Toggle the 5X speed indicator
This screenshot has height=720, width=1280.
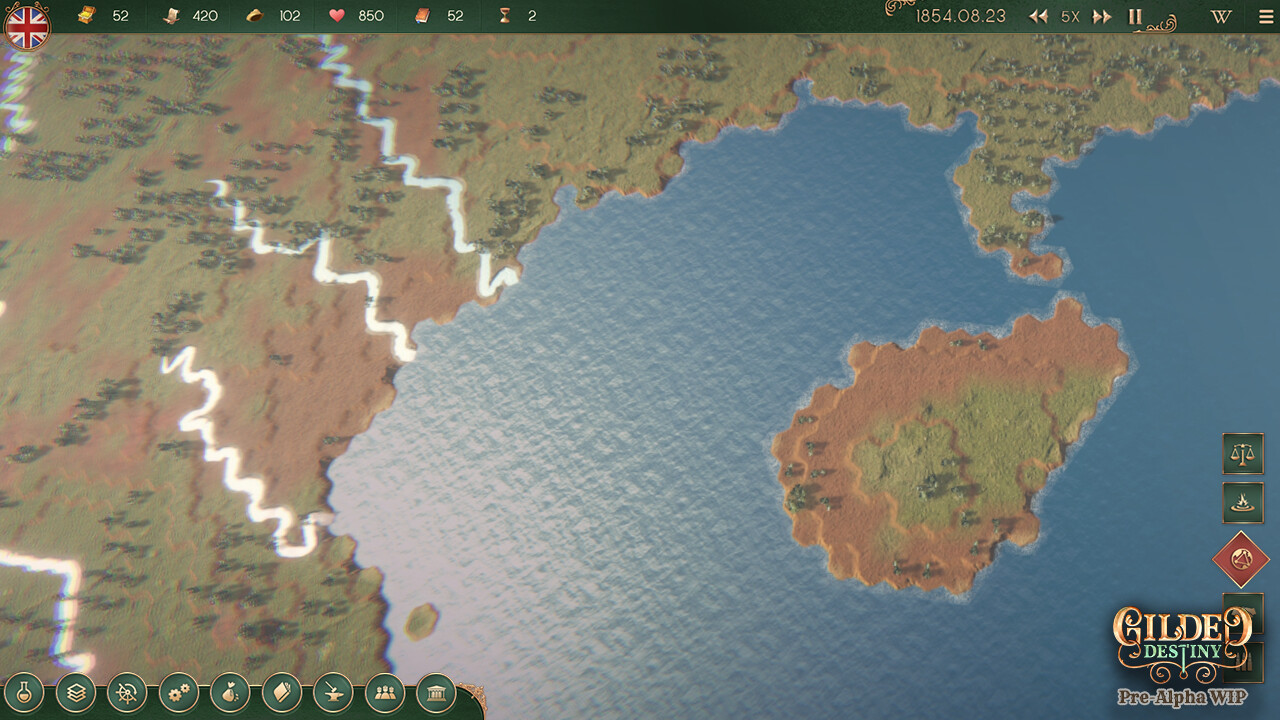(x=1069, y=16)
